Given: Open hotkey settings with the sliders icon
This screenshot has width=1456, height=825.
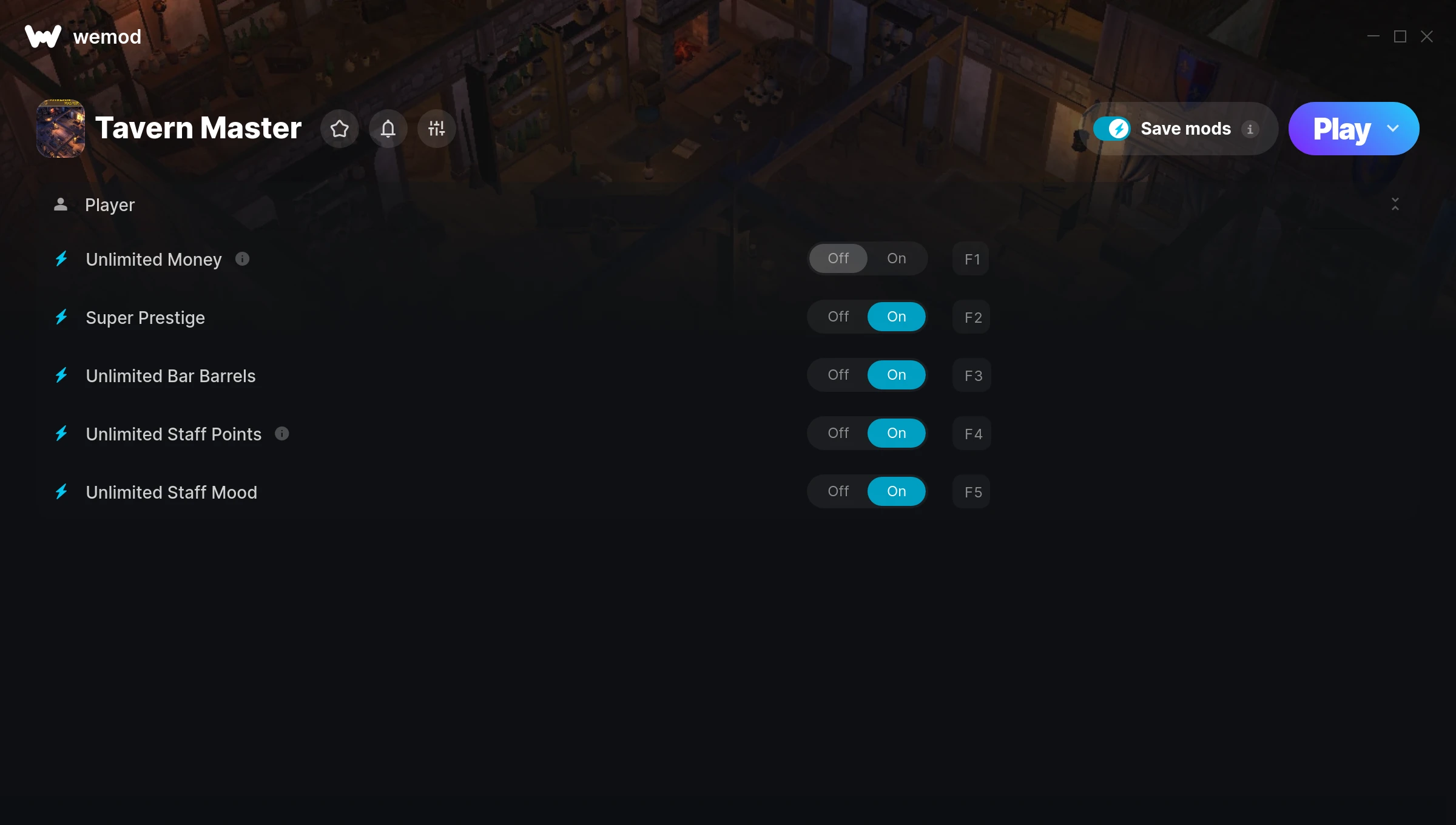Looking at the screenshot, I should point(436,129).
